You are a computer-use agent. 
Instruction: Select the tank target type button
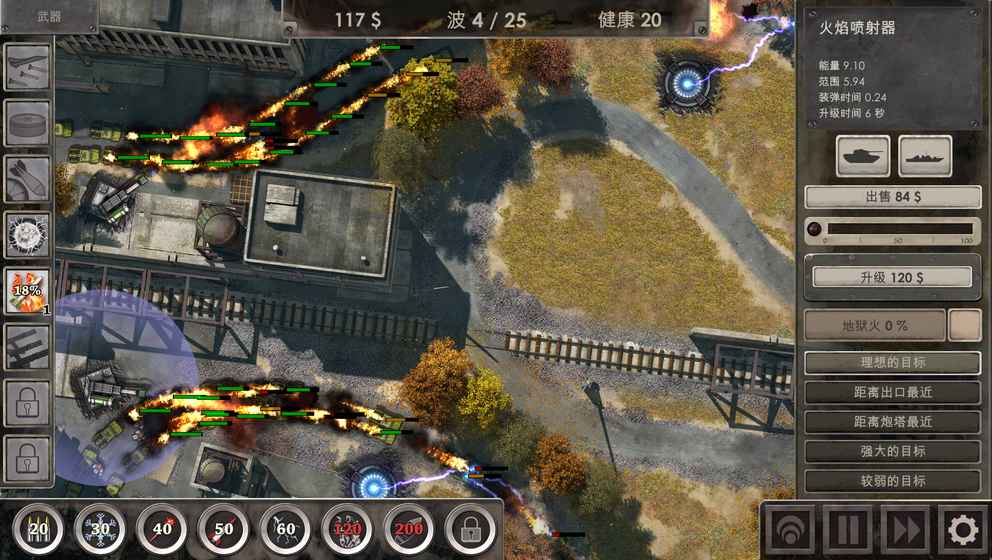point(862,156)
